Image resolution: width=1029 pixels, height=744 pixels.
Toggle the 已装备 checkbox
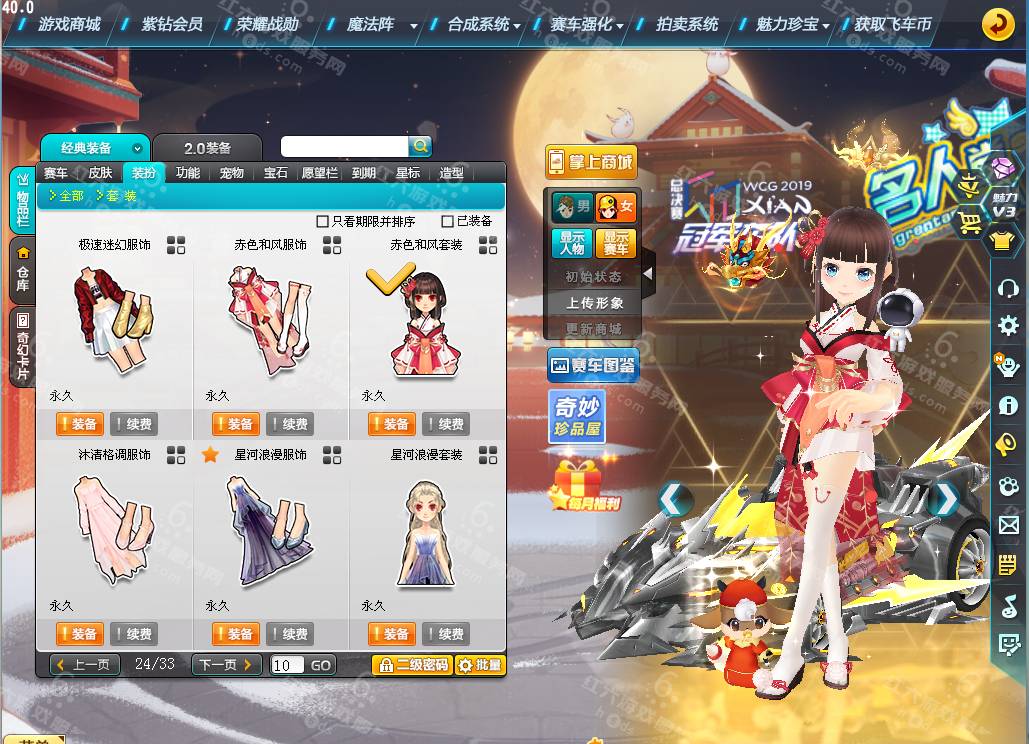449,221
